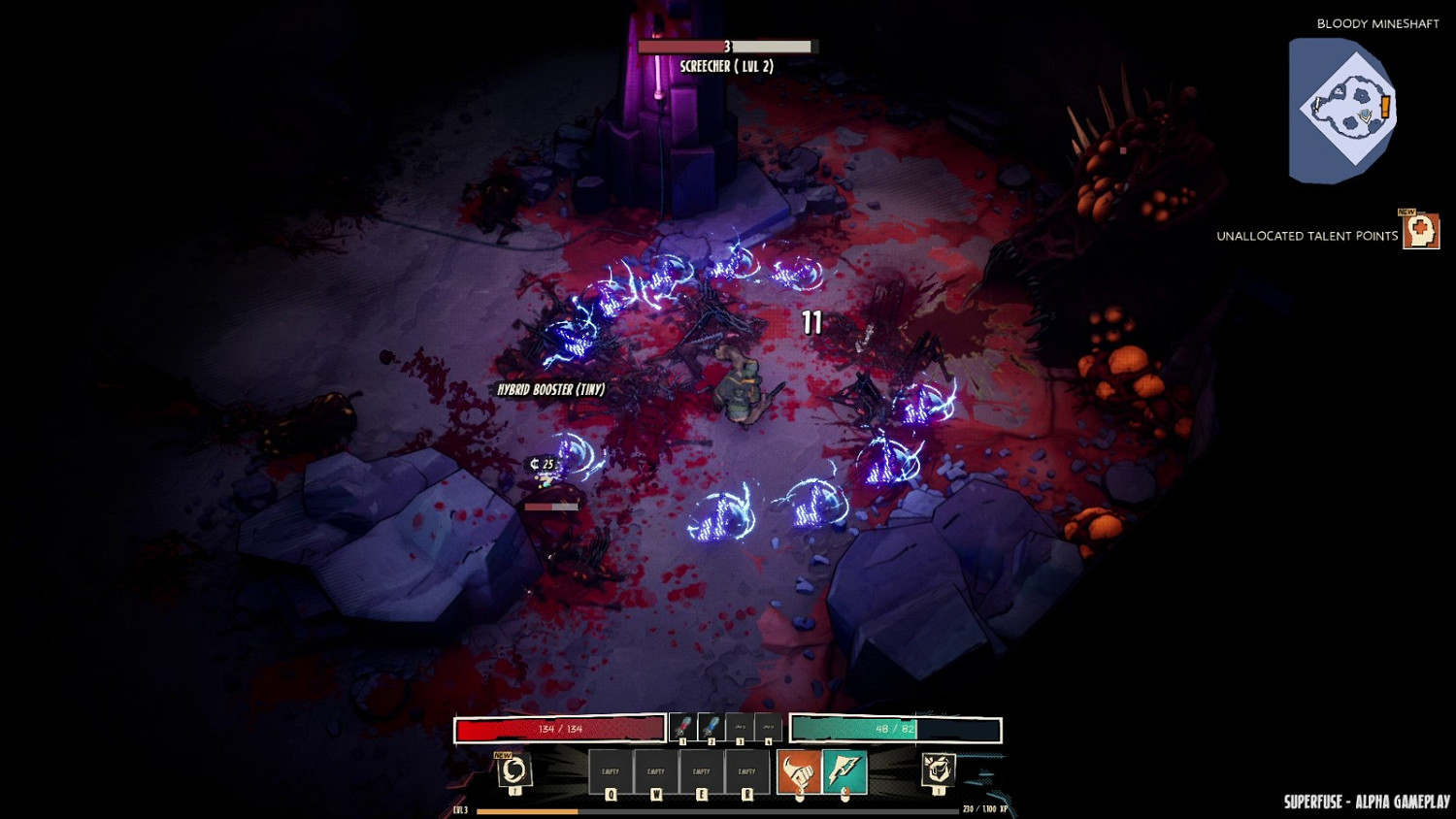This screenshot has width=1456, height=819.
Task: Click the Screecher LVL 2 boss health bar
Action: [726, 46]
